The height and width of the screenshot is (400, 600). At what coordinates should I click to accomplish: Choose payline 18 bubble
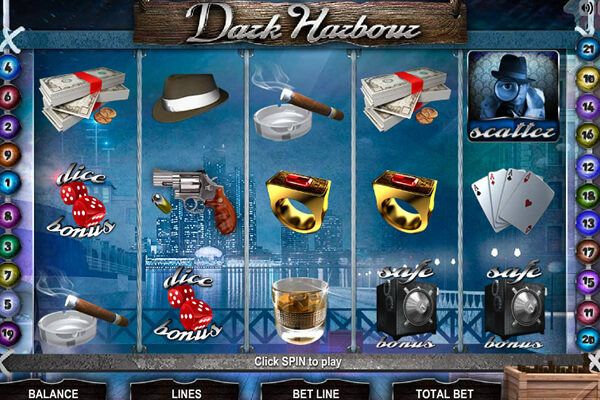click(x=588, y=194)
